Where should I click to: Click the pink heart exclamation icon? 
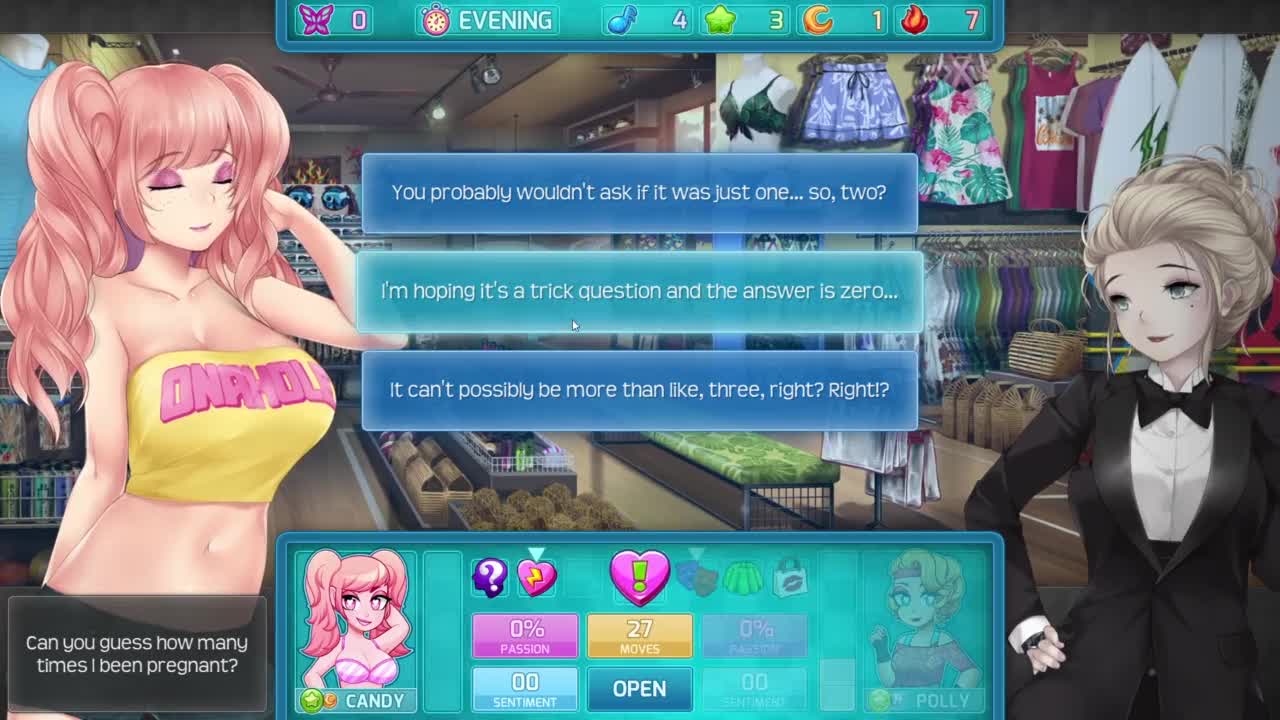pos(639,577)
